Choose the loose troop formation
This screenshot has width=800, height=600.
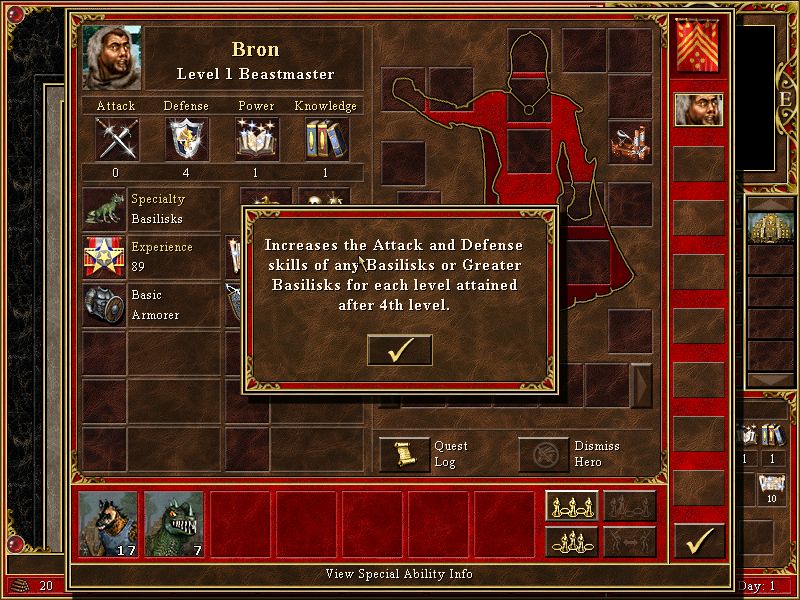coord(572,507)
